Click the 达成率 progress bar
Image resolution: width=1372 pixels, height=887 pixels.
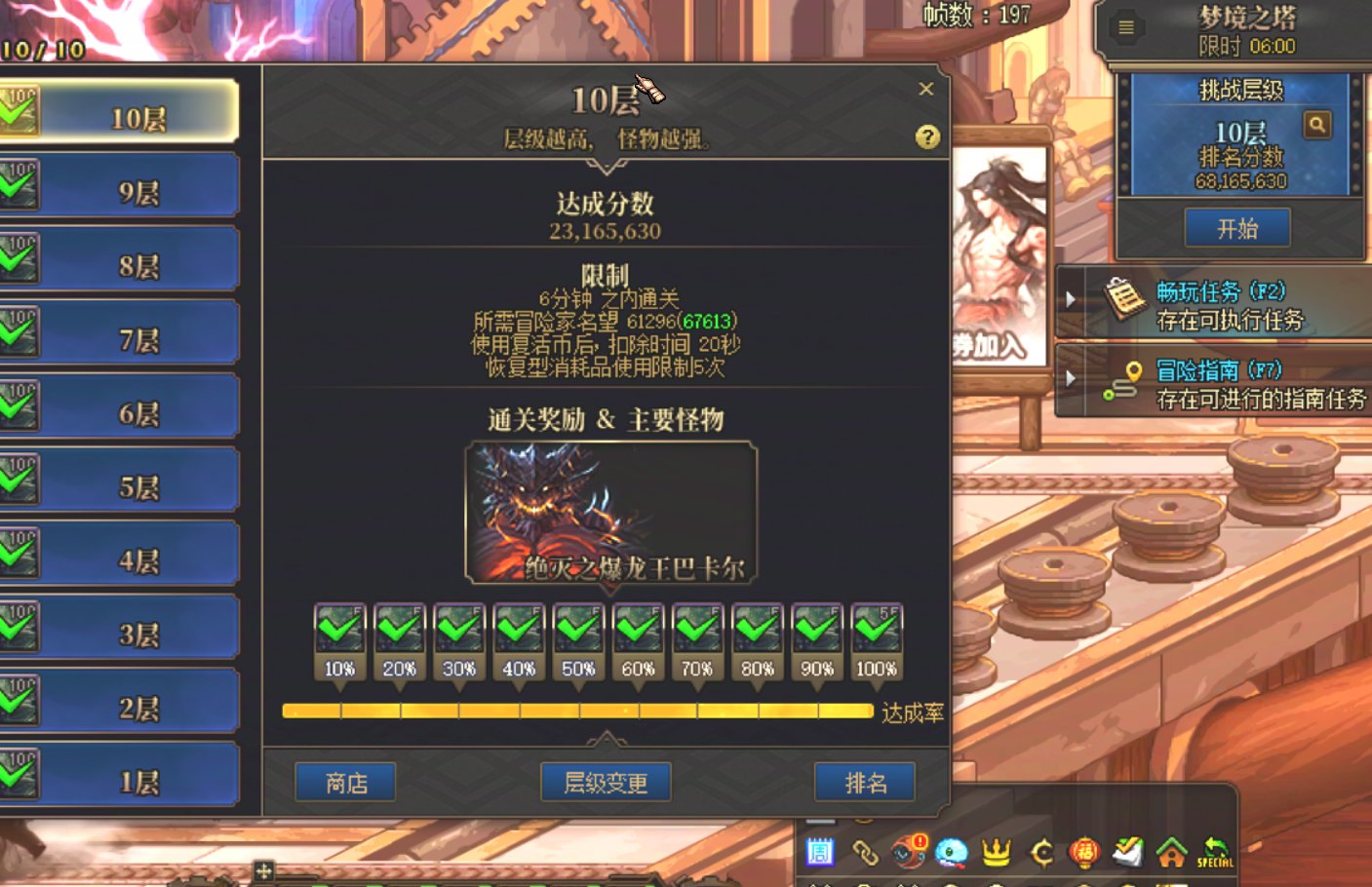coord(575,712)
